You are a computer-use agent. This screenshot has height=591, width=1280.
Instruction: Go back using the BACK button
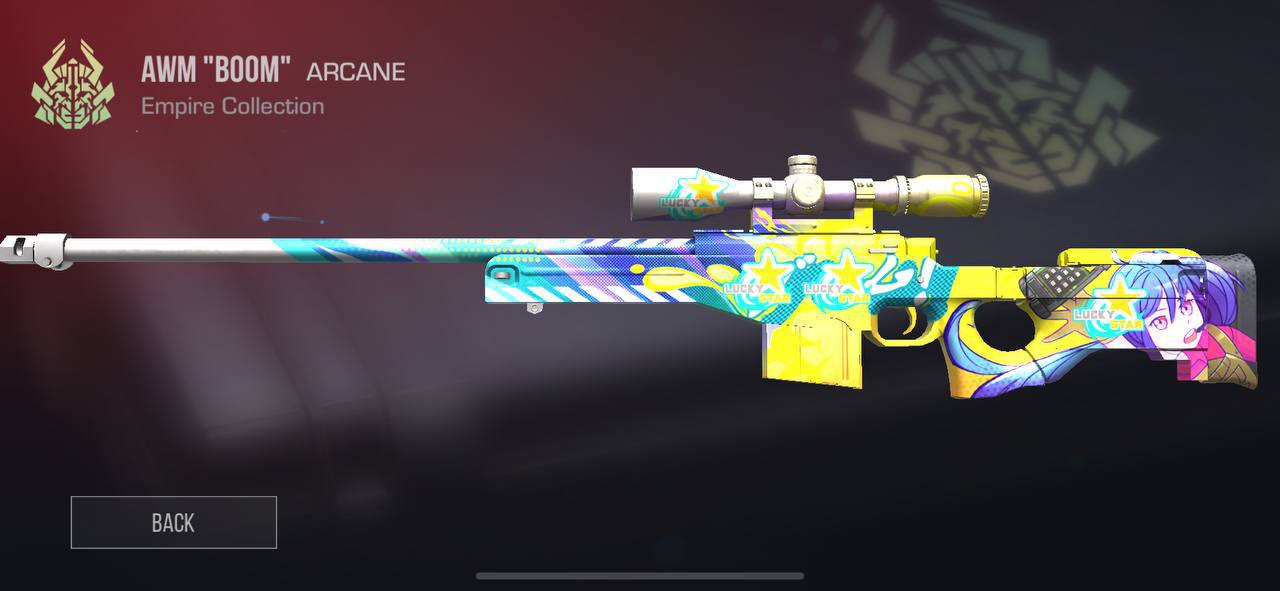[173, 522]
